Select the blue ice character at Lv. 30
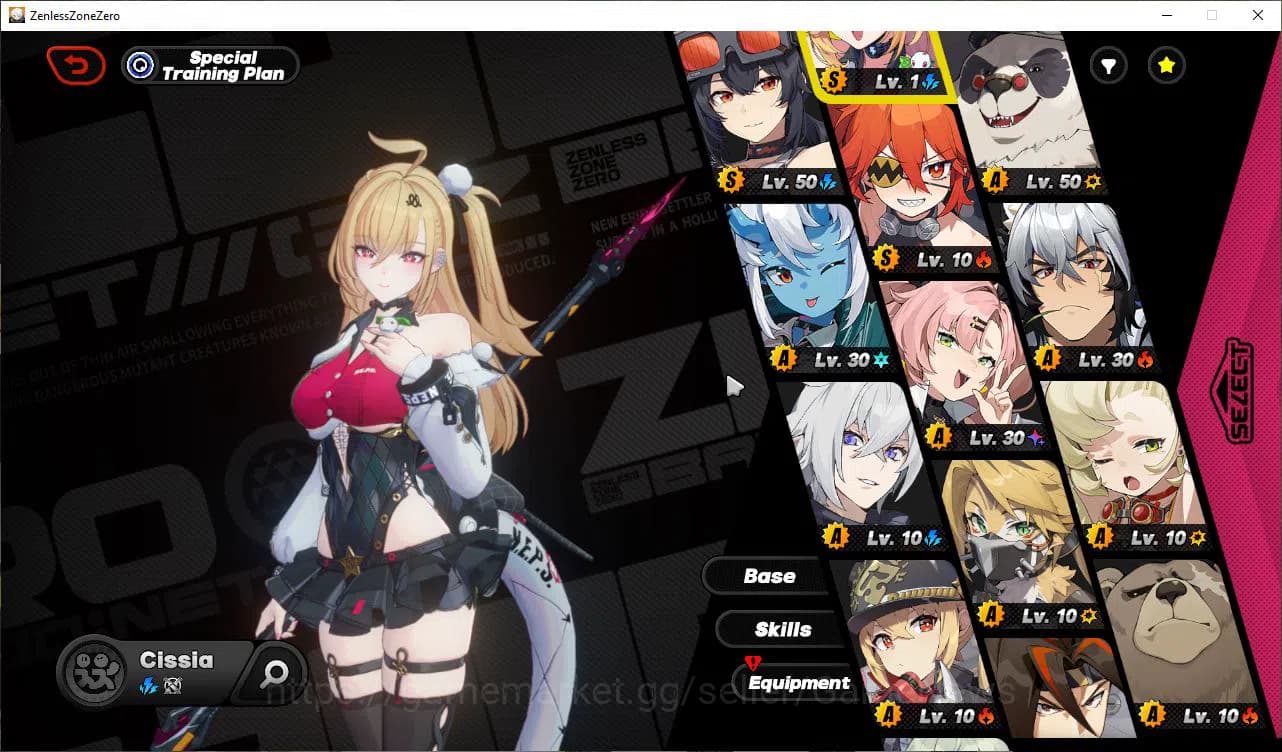The width and height of the screenshot is (1282, 752). coord(800,280)
